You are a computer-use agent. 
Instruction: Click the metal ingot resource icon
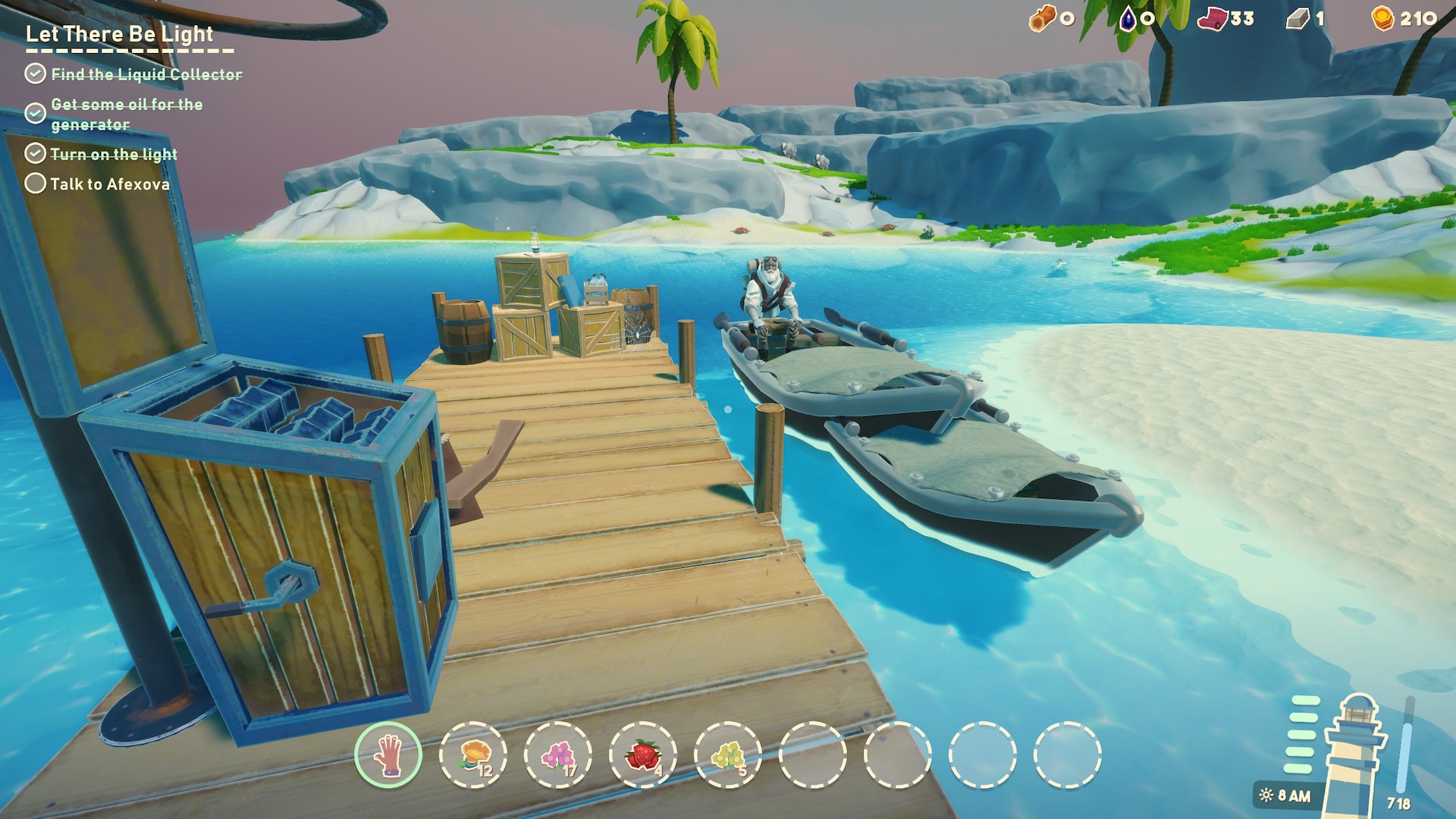[1298, 18]
